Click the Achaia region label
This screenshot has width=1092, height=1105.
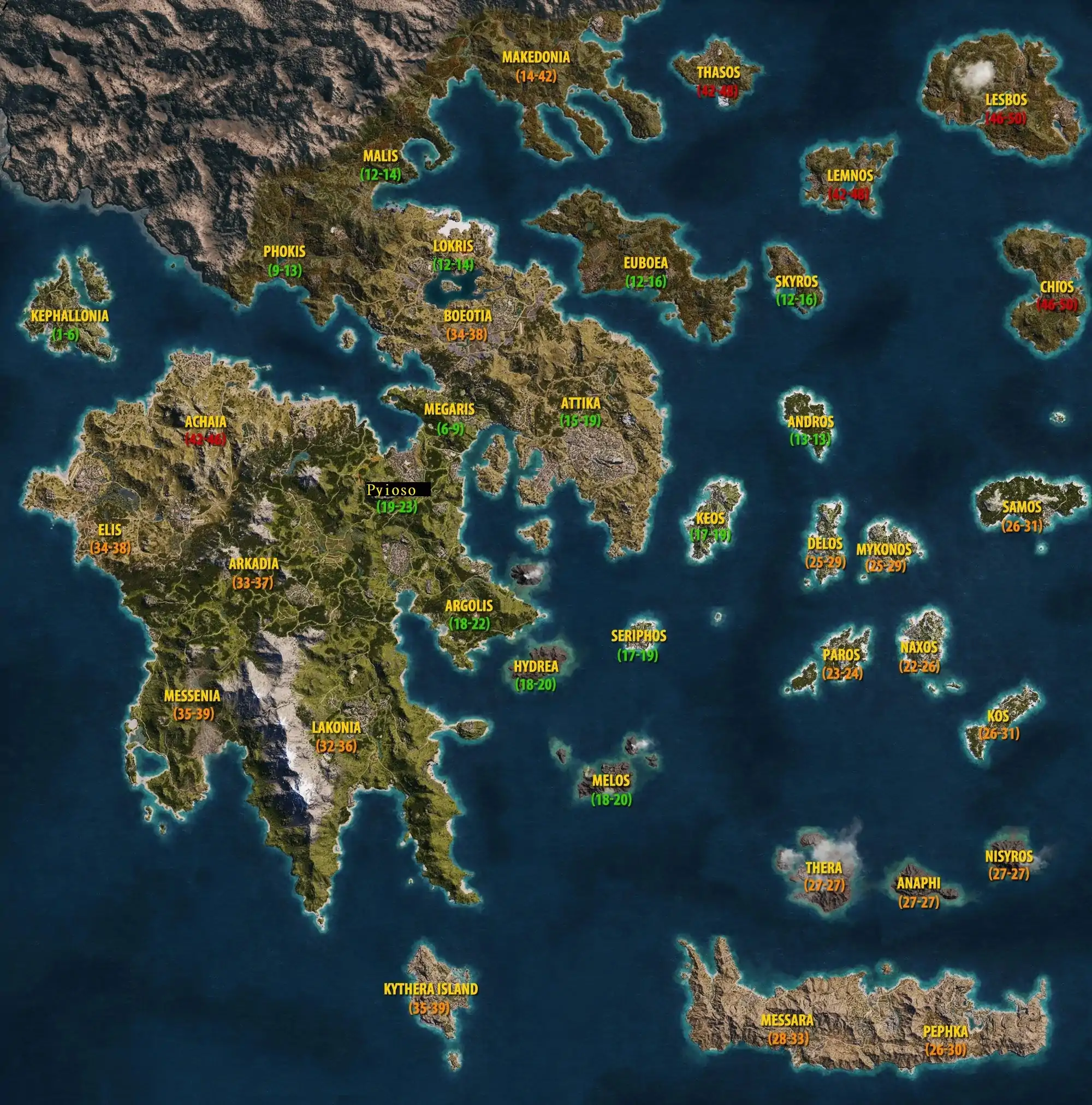pyautogui.click(x=205, y=421)
